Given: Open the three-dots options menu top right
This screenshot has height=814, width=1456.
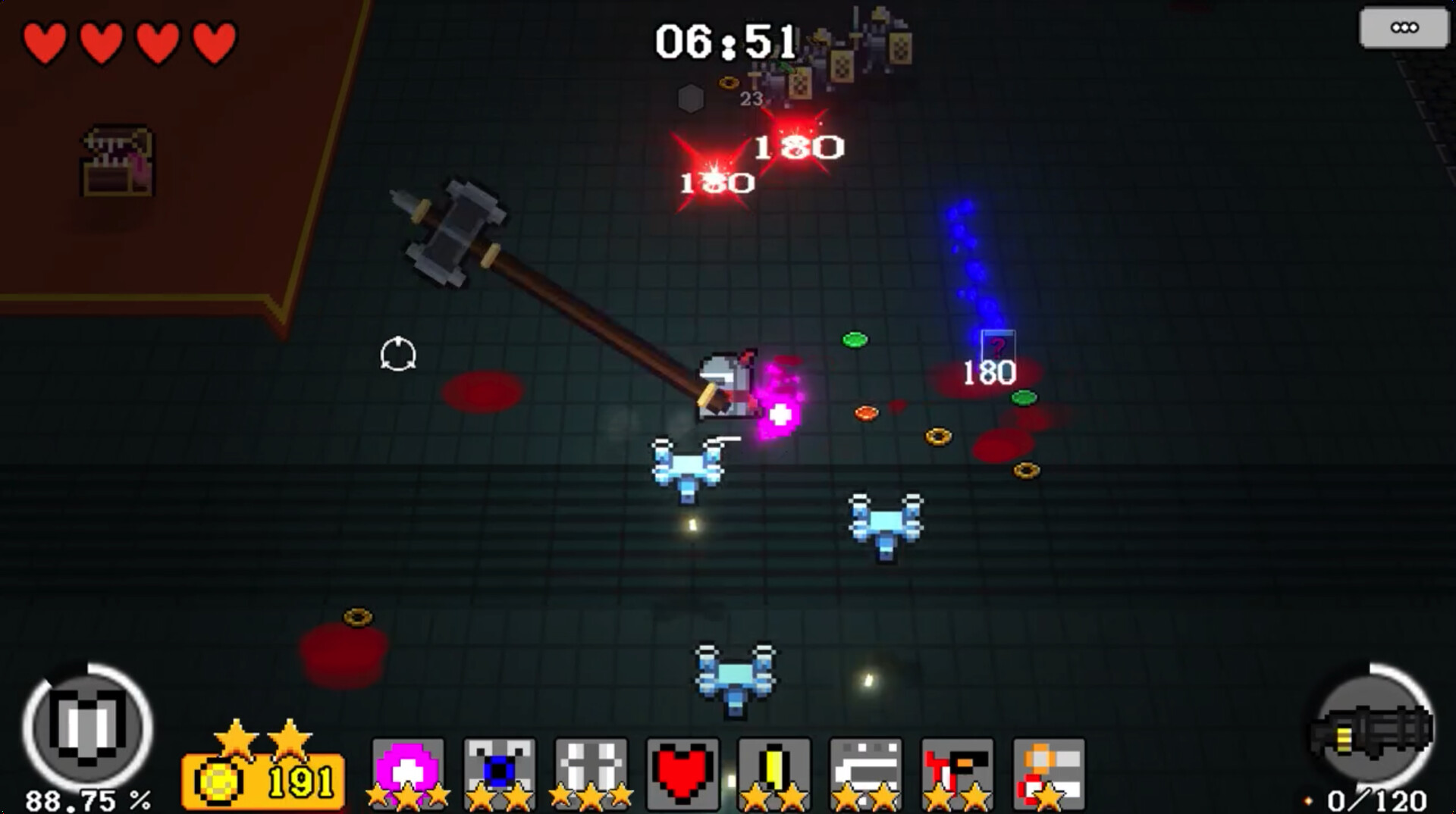Looking at the screenshot, I should tap(1407, 27).
